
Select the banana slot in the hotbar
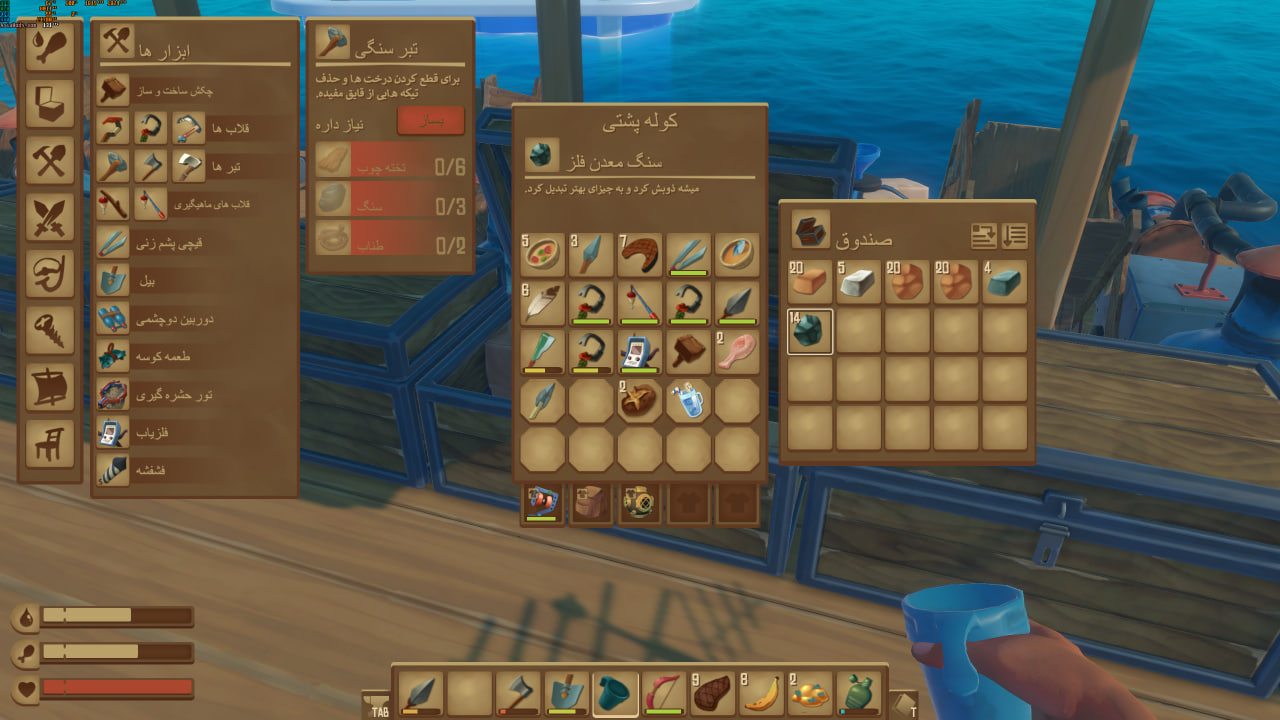[x=762, y=694]
